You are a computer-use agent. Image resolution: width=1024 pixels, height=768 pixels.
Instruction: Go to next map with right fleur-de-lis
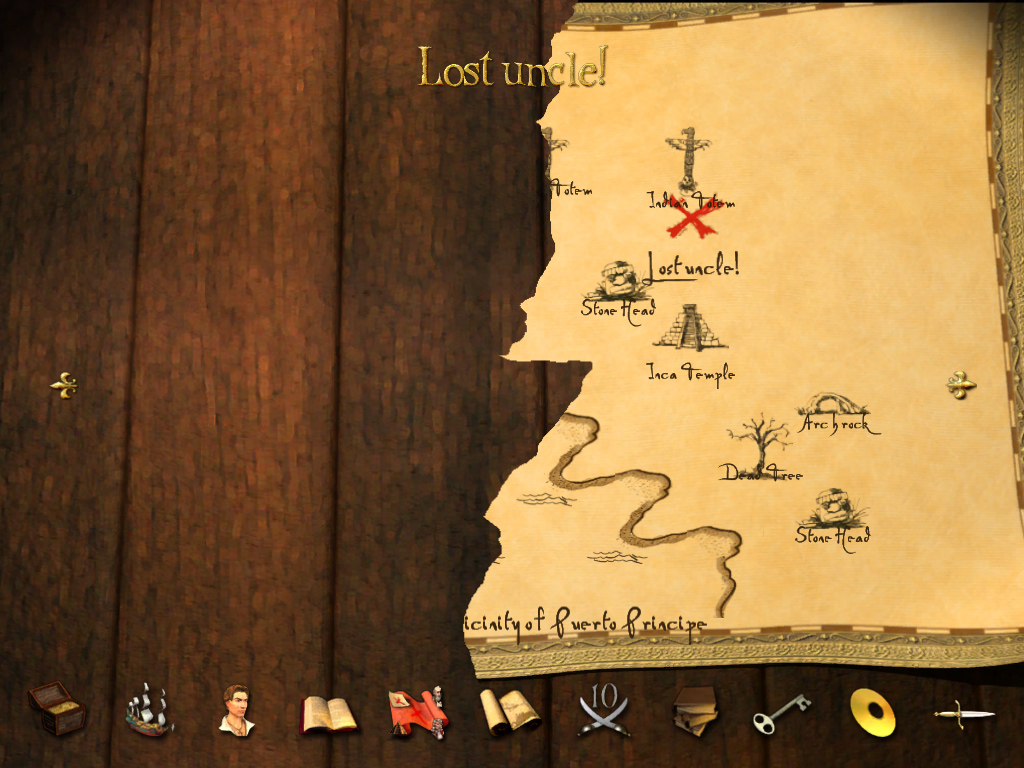click(x=960, y=384)
